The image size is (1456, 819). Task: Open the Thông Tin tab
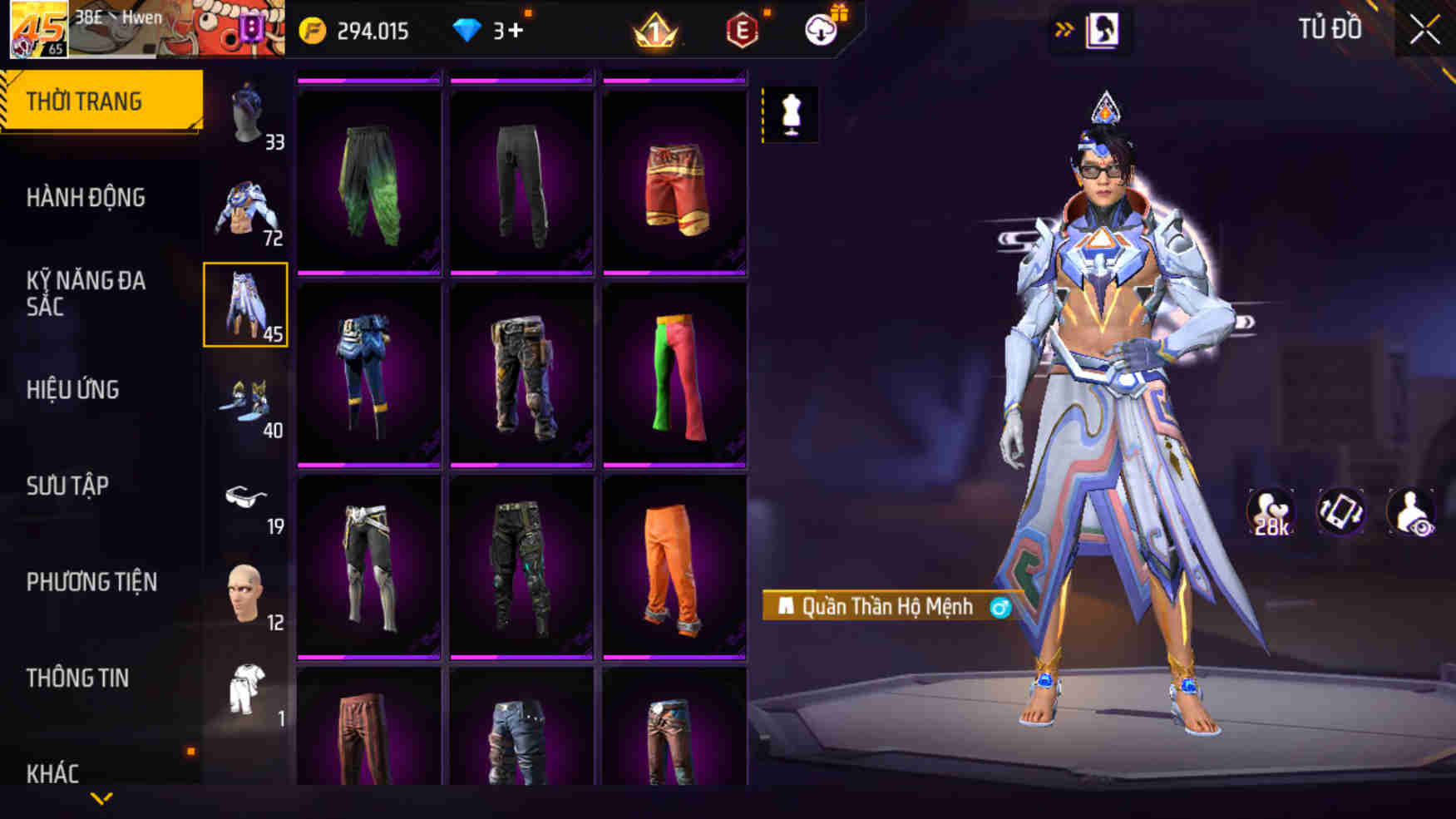[x=77, y=678]
